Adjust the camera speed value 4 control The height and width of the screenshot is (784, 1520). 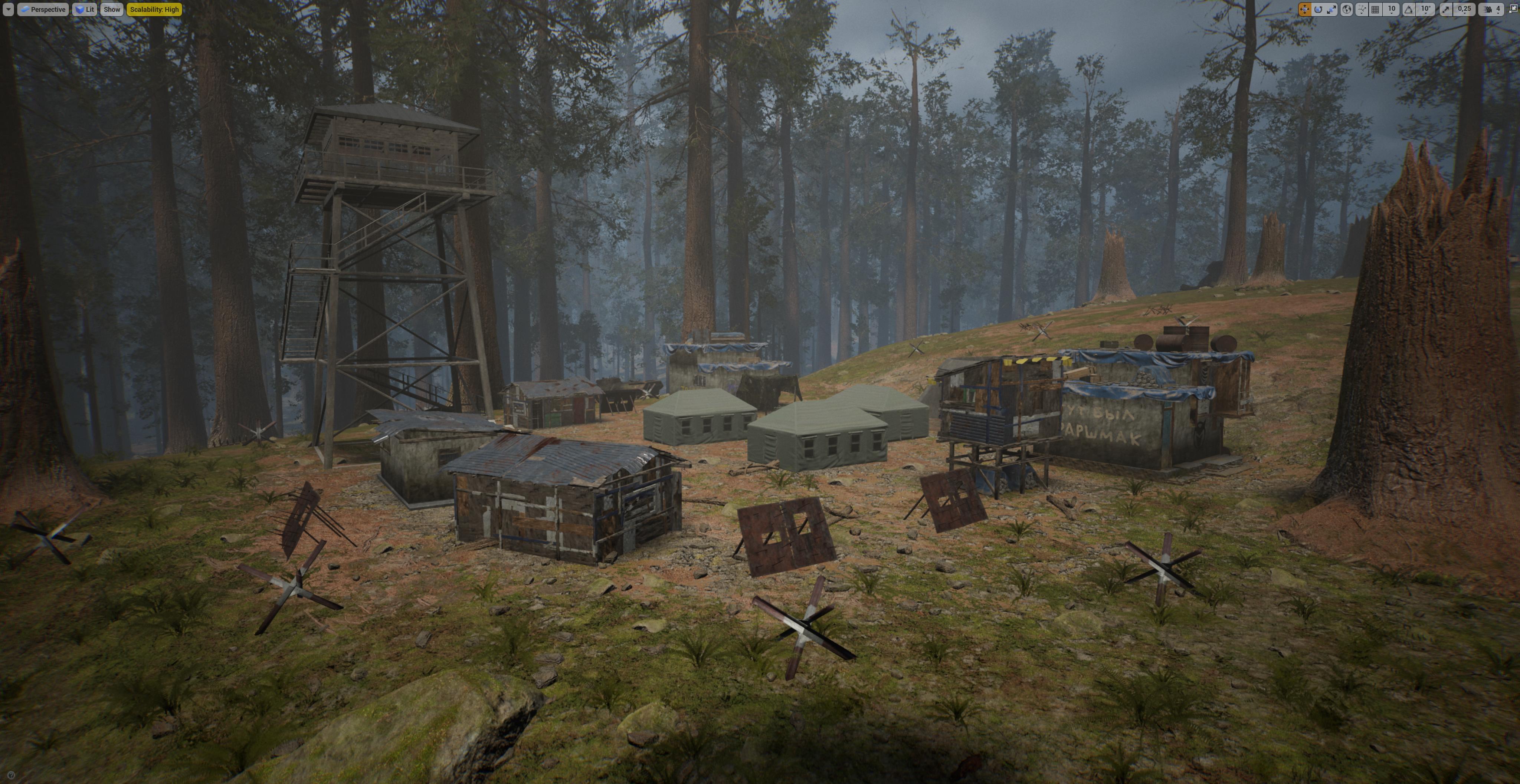coord(1498,9)
